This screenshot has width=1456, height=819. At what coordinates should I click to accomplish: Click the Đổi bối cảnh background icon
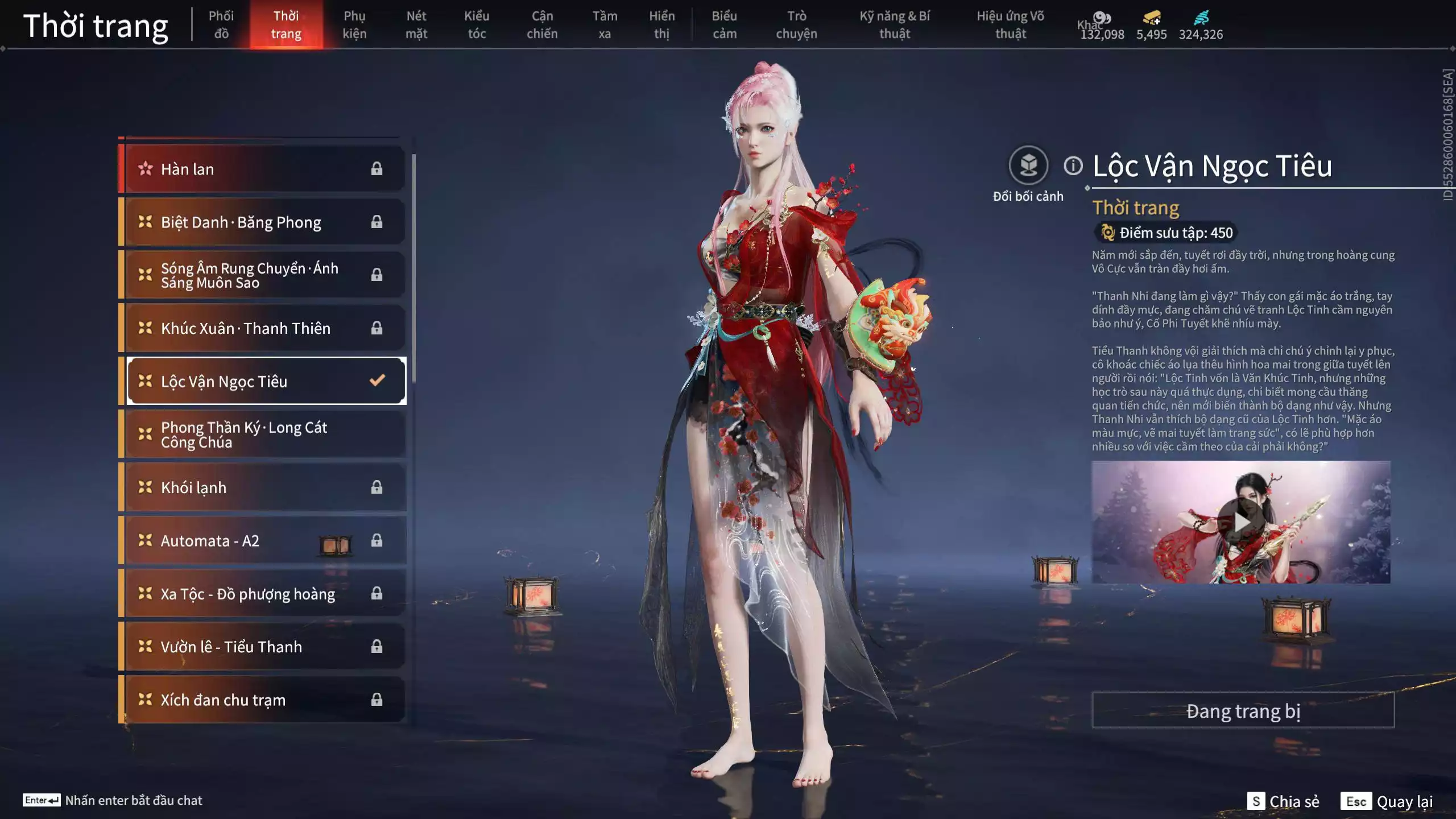(1028, 166)
